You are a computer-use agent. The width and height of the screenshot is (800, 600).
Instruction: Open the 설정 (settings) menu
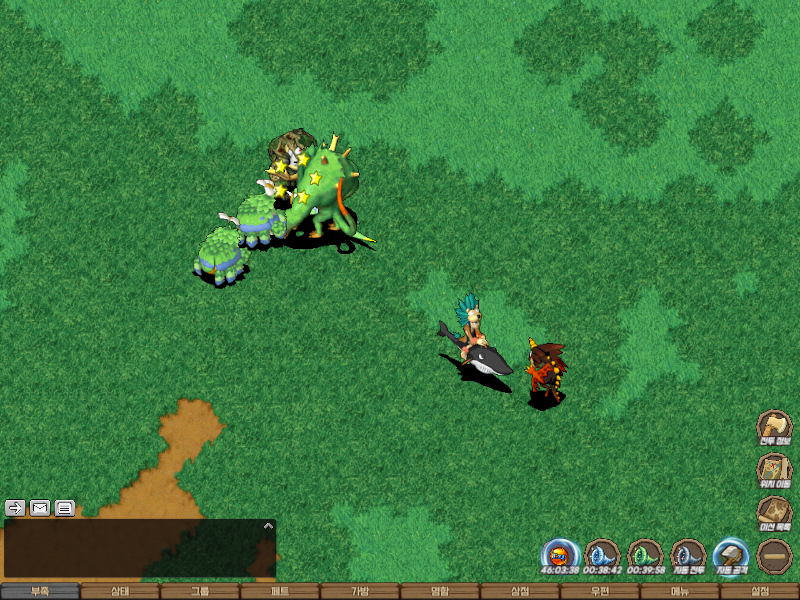click(x=760, y=591)
